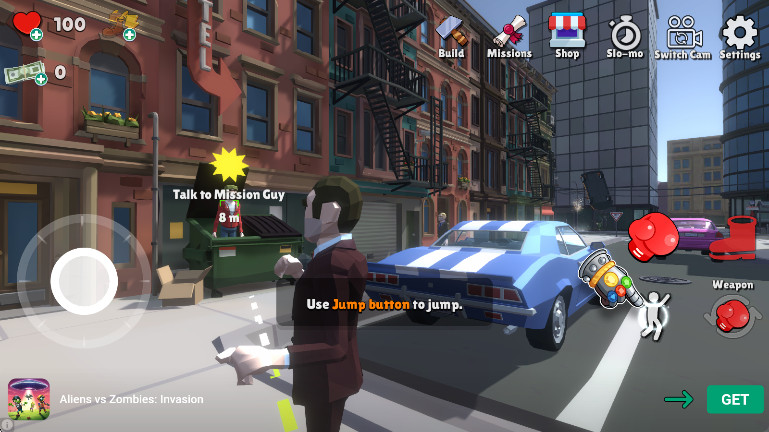The height and width of the screenshot is (432, 769).
Task: Tap the Switch Cam button
Action: pos(682,35)
